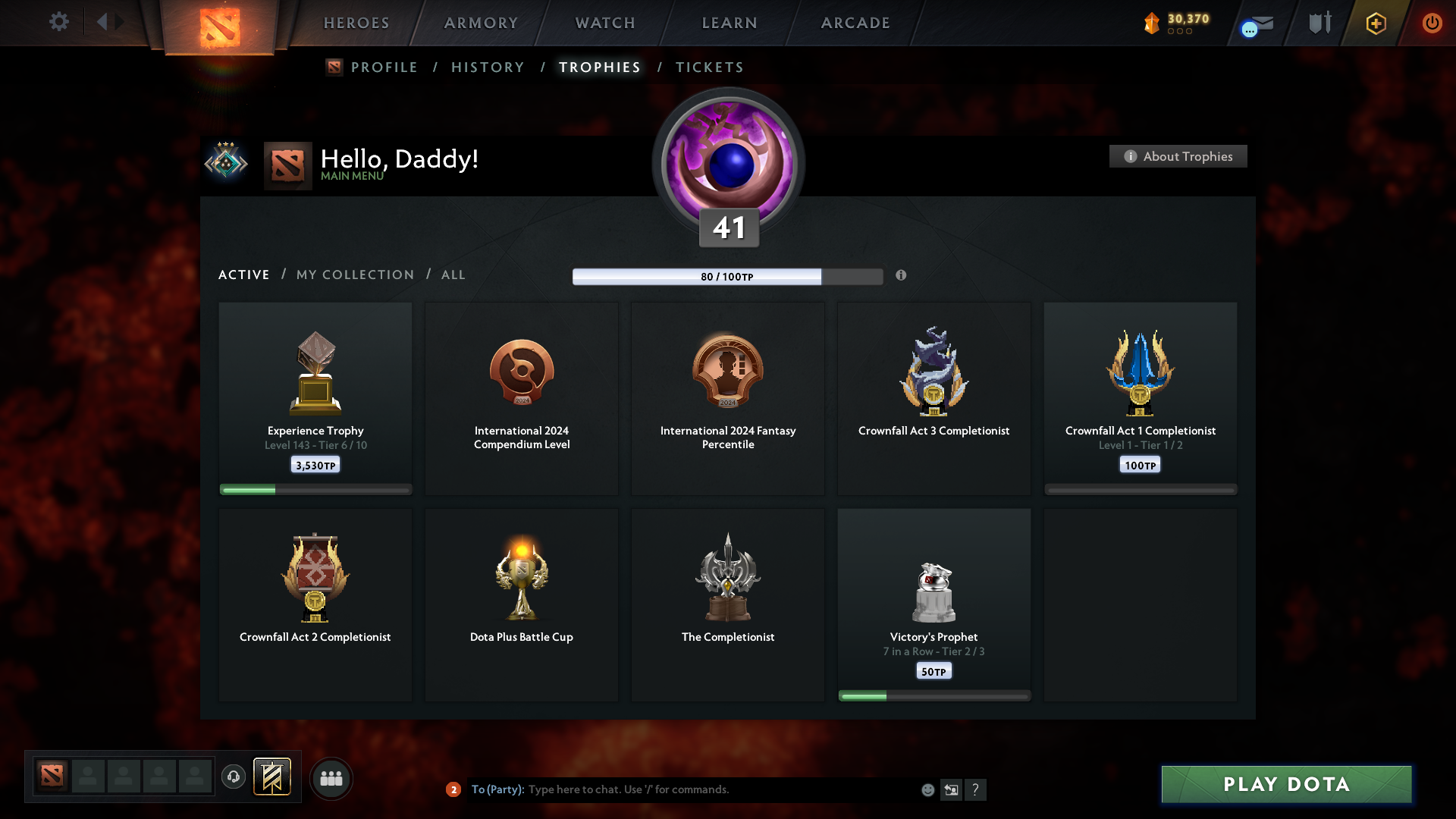Click the About Trophies button

(1177, 156)
